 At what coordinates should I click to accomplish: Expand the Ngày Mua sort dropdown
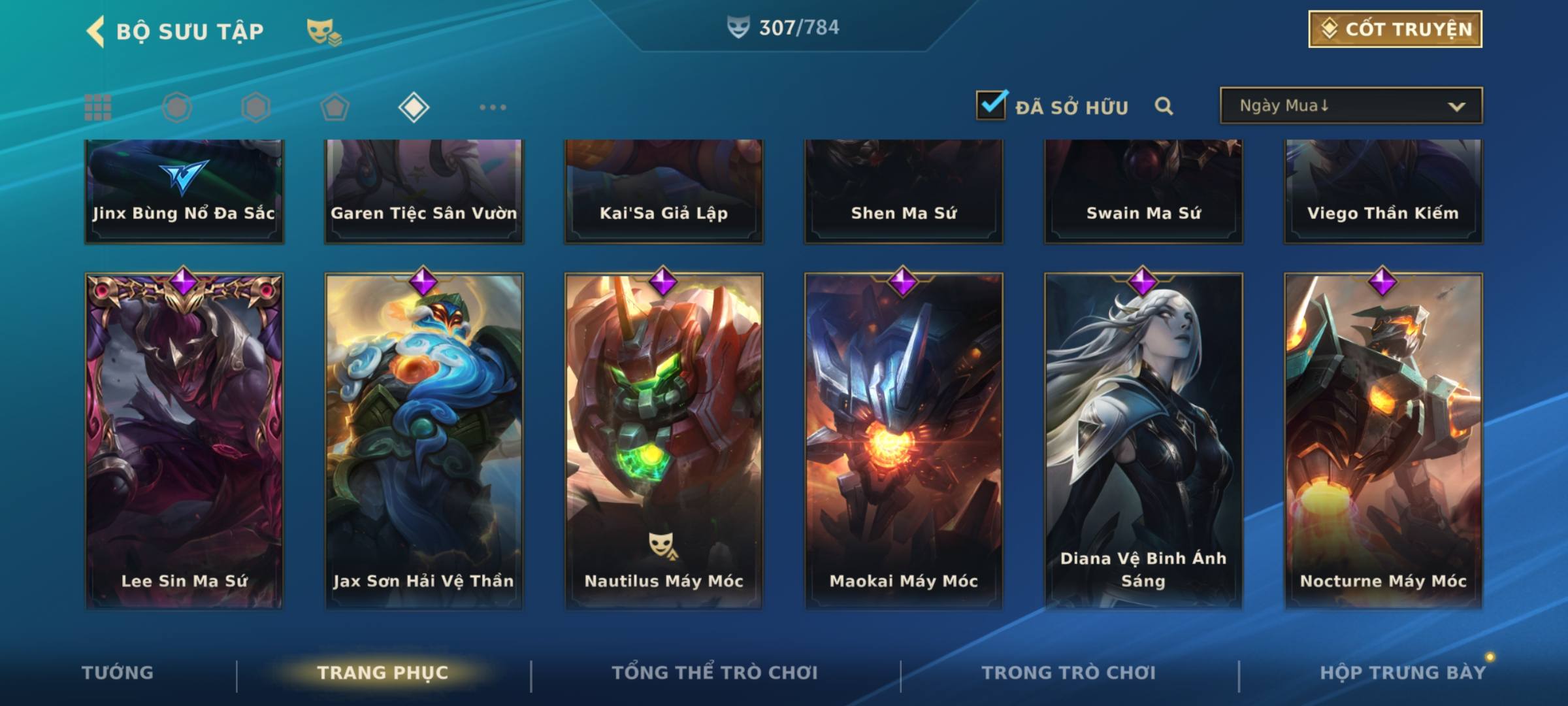coord(1350,106)
